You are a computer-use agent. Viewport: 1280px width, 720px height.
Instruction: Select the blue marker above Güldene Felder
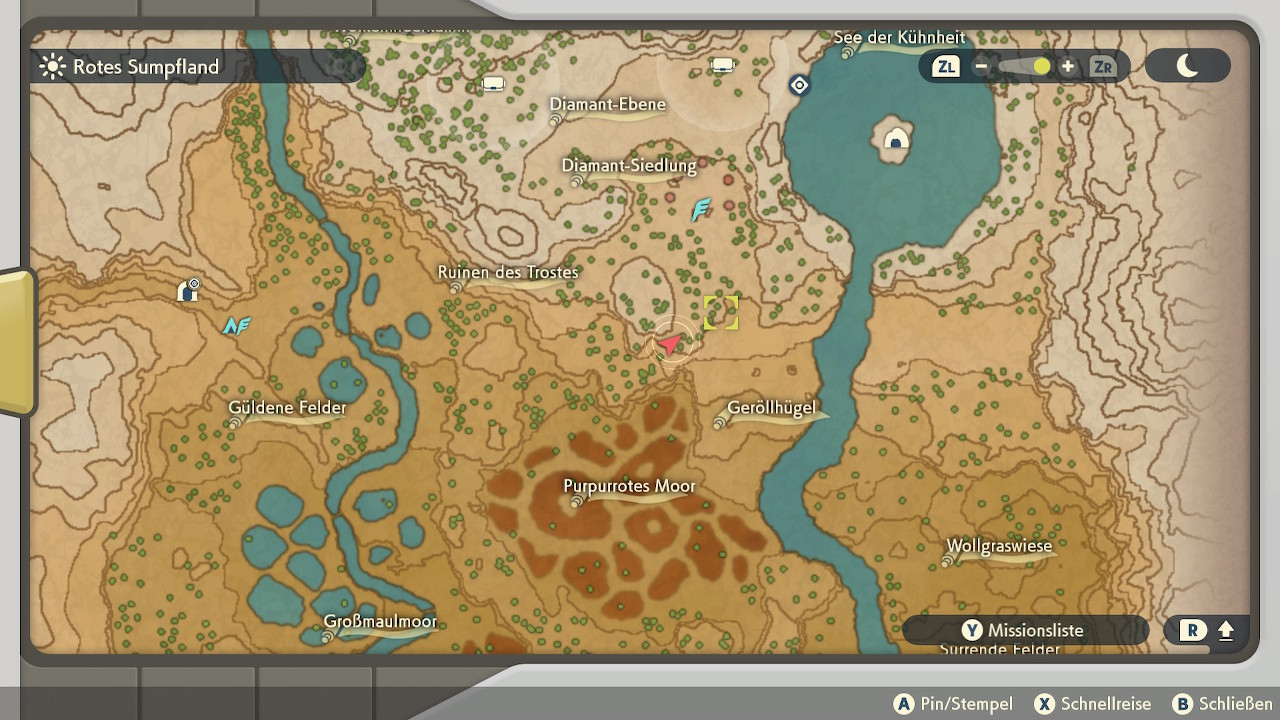pyautogui.click(x=237, y=325)
